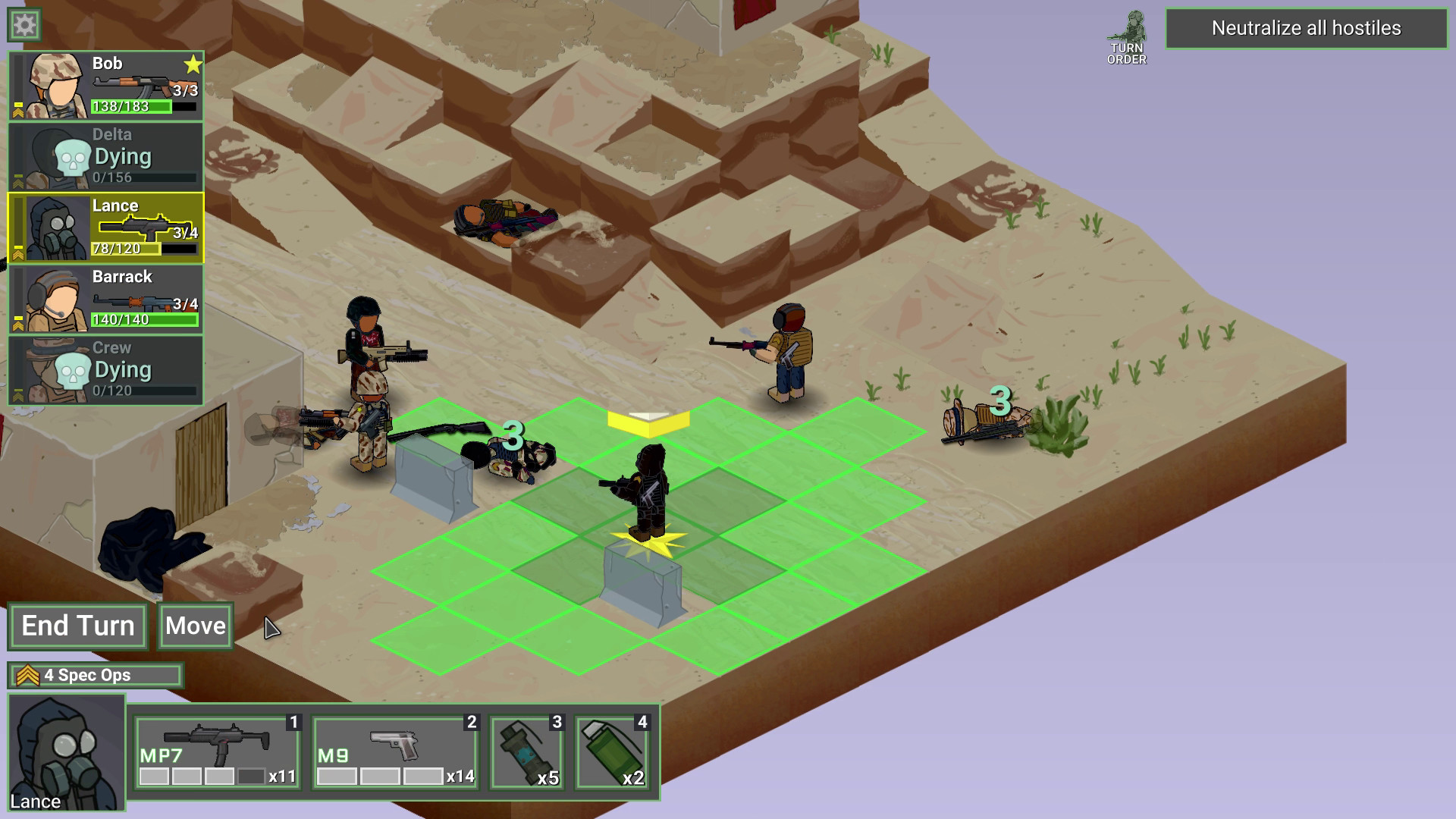The image size is (1456, 819).
Task: Click the Move action button
Action: coord(194,626)
